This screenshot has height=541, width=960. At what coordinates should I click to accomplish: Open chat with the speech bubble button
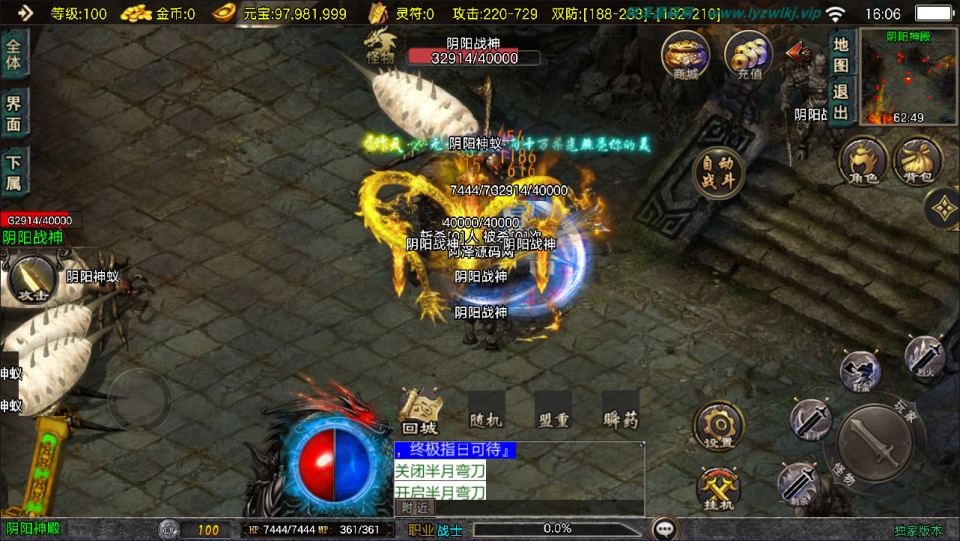[664, 529]
